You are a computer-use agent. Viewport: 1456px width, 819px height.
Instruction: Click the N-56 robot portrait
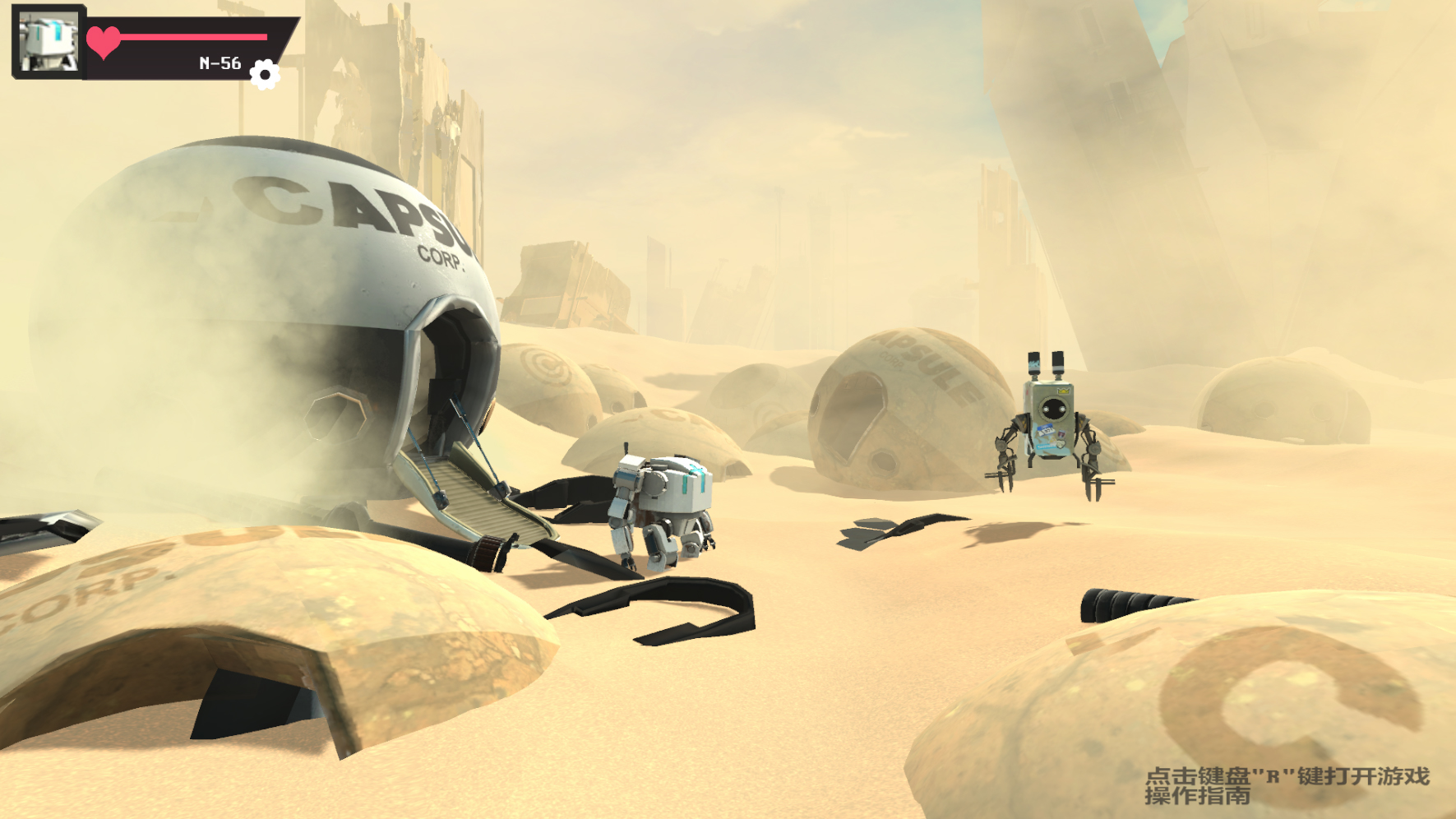(x=49, y=41)
